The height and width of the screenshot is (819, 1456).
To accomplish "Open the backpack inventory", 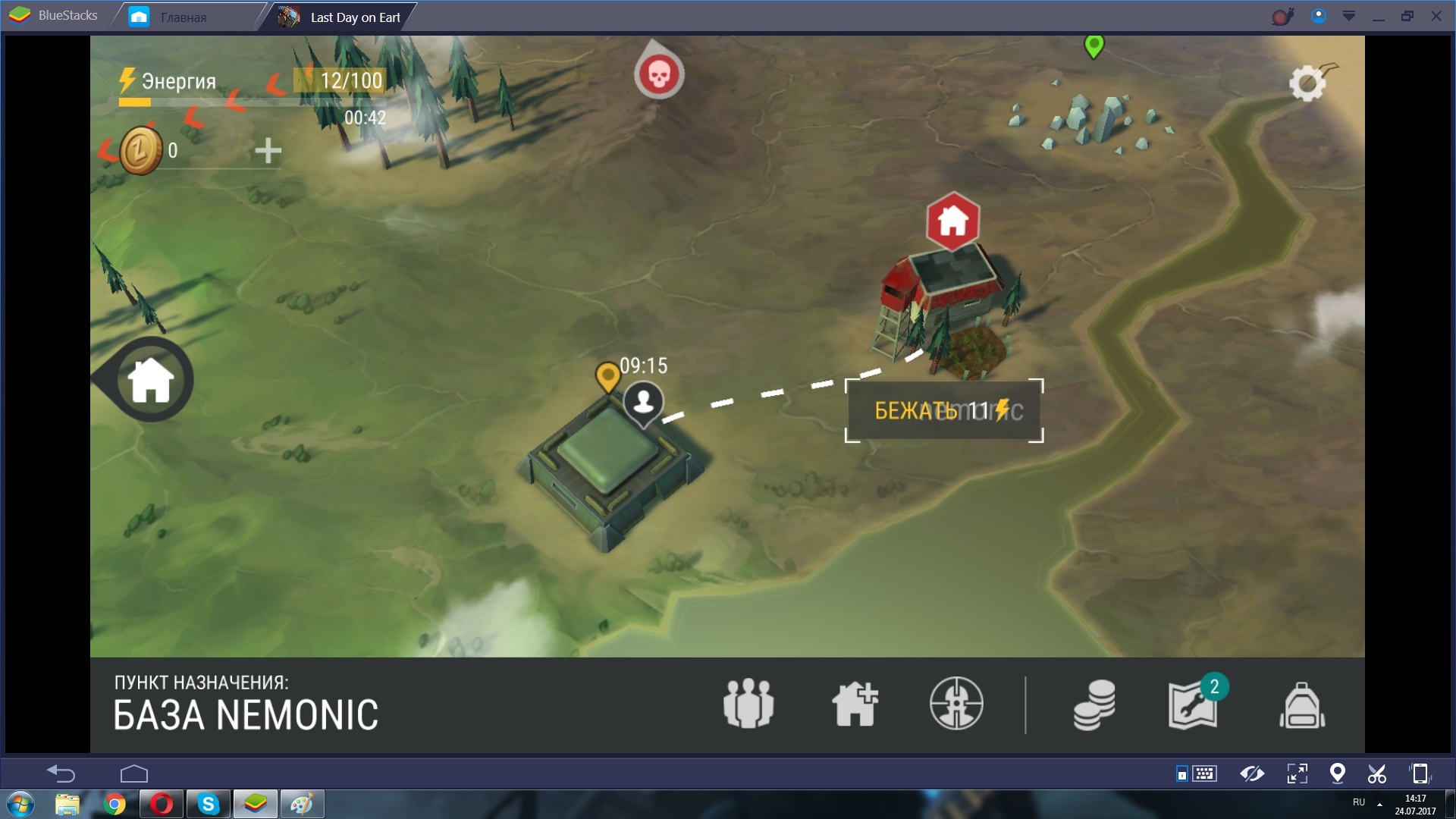I will point(1302,705).
